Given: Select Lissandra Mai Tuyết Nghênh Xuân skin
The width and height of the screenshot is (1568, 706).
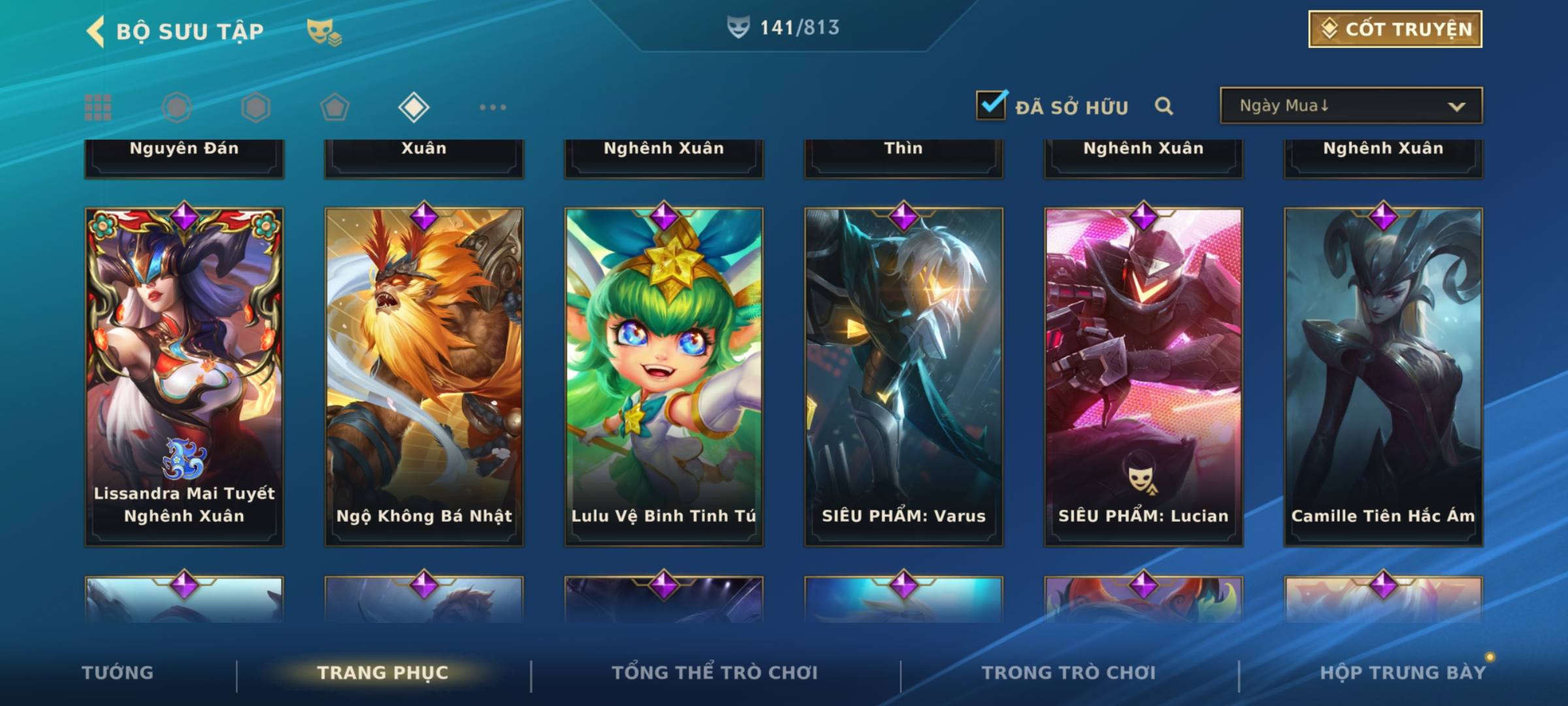Looking at the screenshot, I should coord(184,376).
